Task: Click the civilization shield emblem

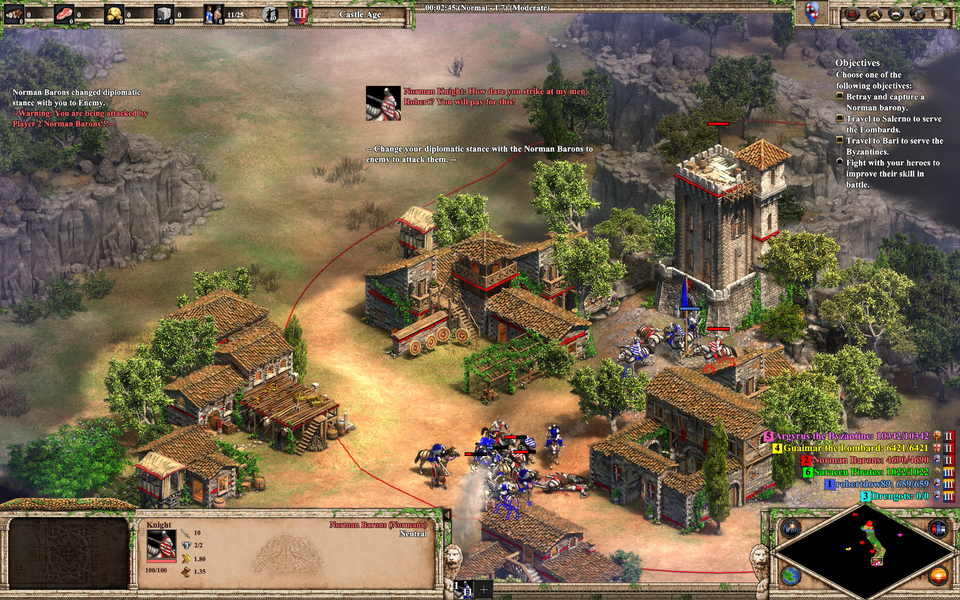Action: pos(811,13)
